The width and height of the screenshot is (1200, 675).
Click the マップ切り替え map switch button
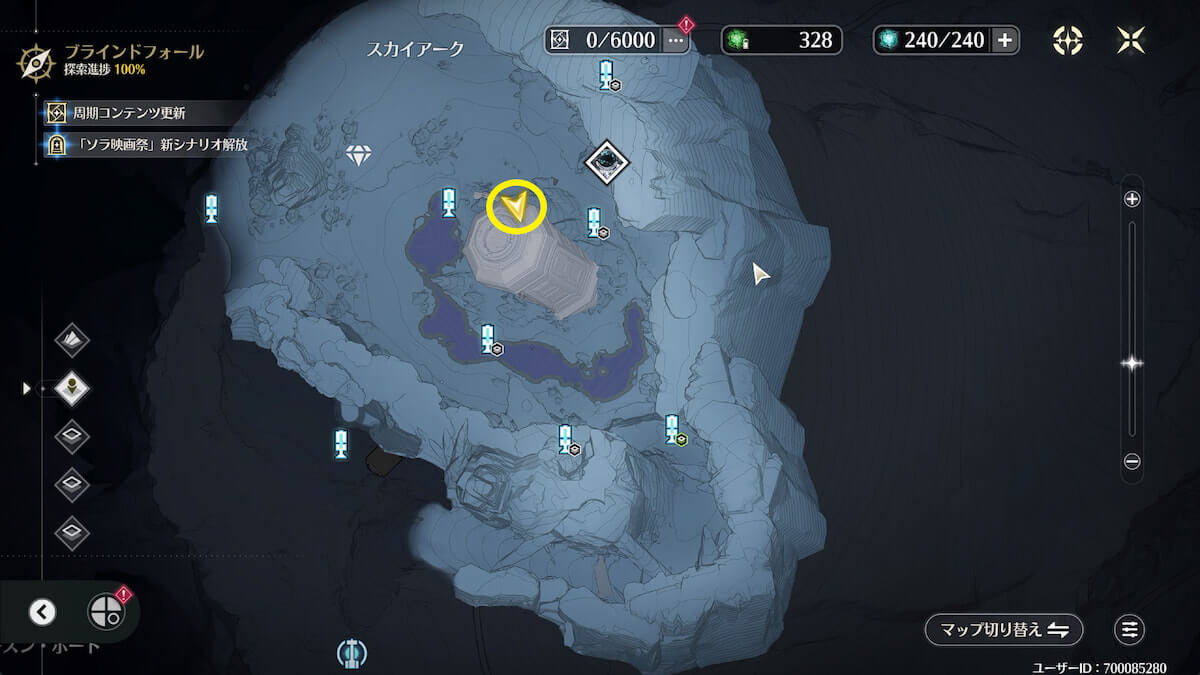pos(1003,630)
